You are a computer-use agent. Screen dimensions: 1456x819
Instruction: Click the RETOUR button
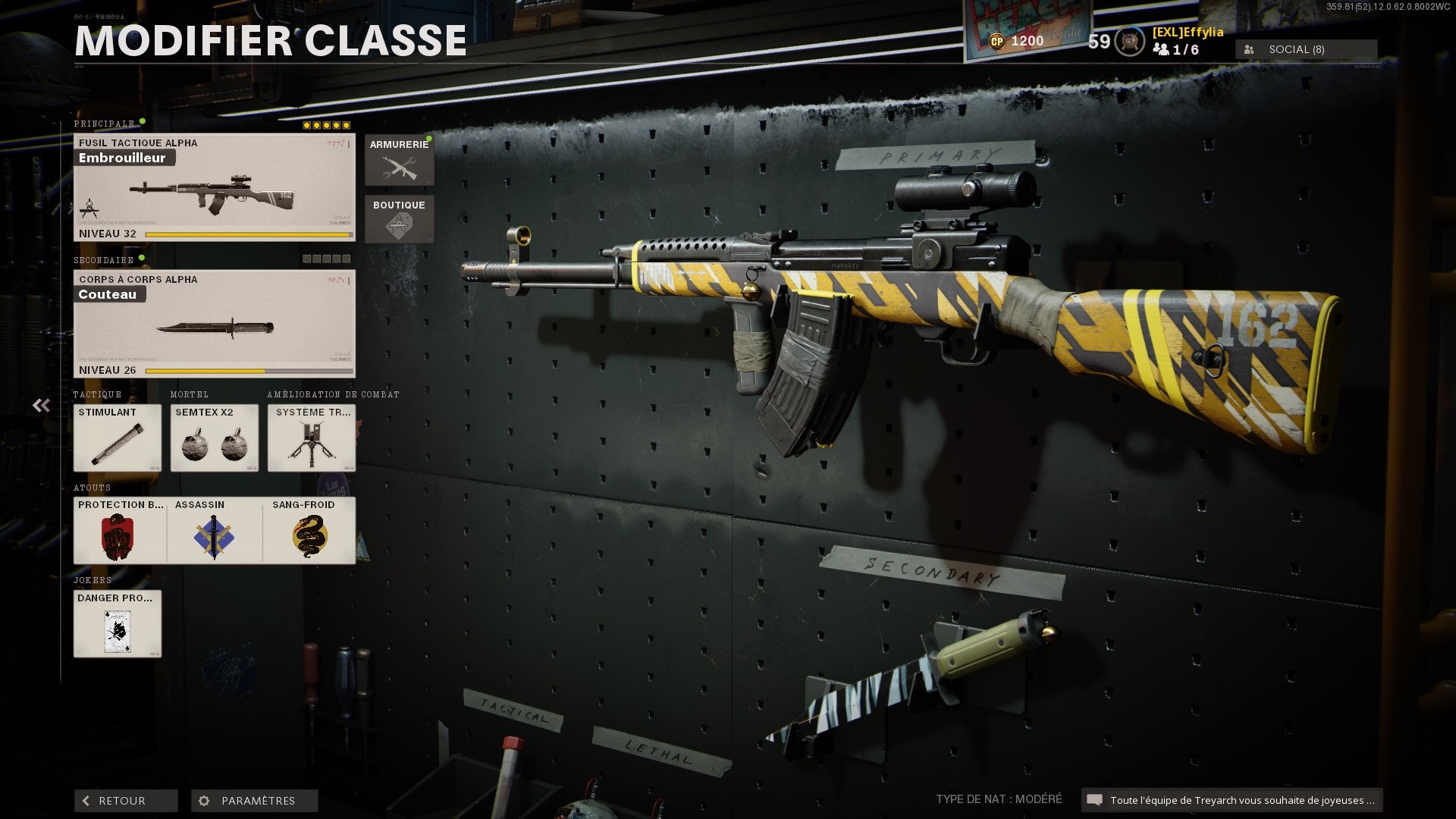click(x=125, y=800)
